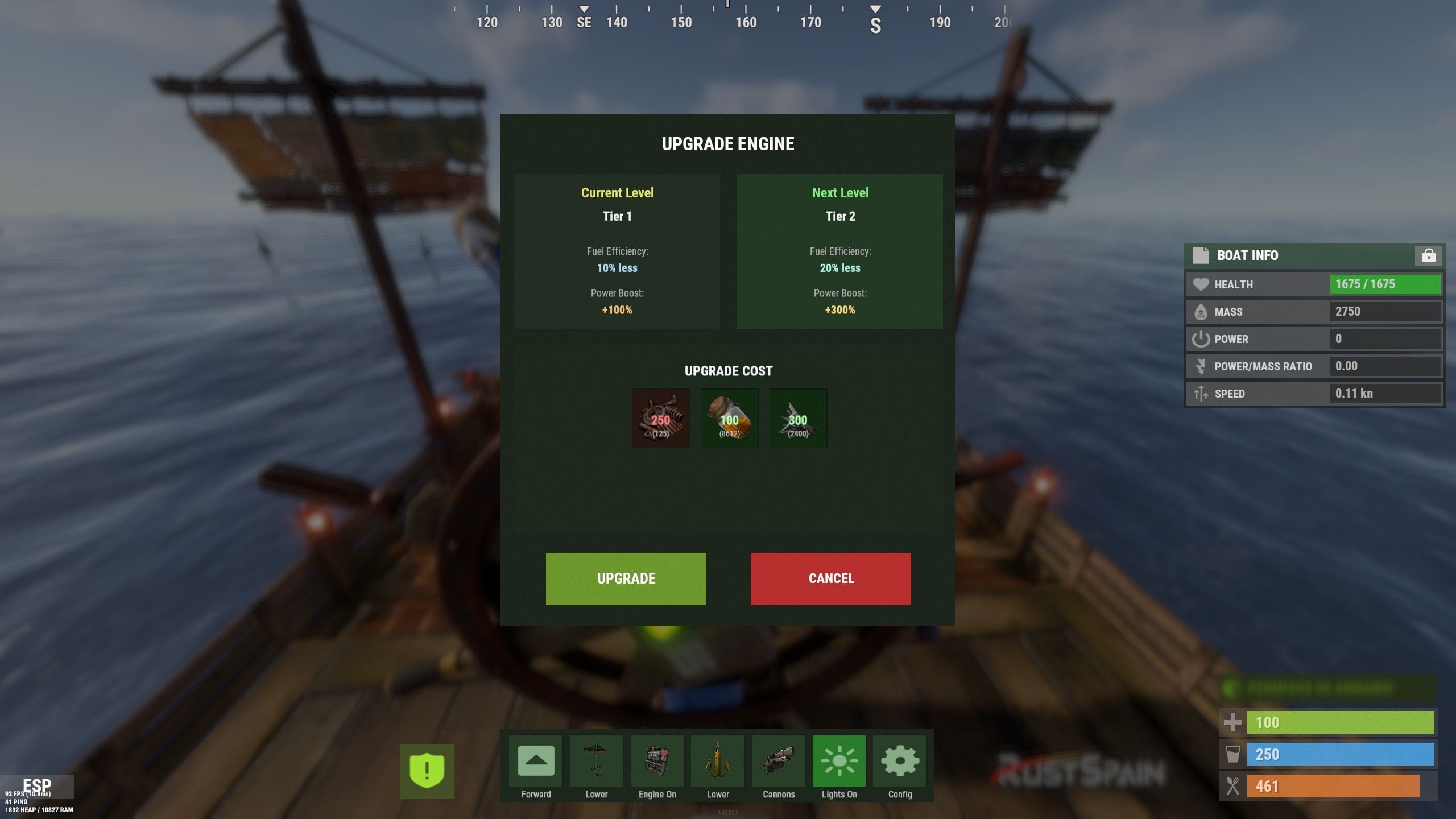Lower the anchor using the anchor icon
The image size is (1456, 819).
pyautogui.click(x=718, y=762)
